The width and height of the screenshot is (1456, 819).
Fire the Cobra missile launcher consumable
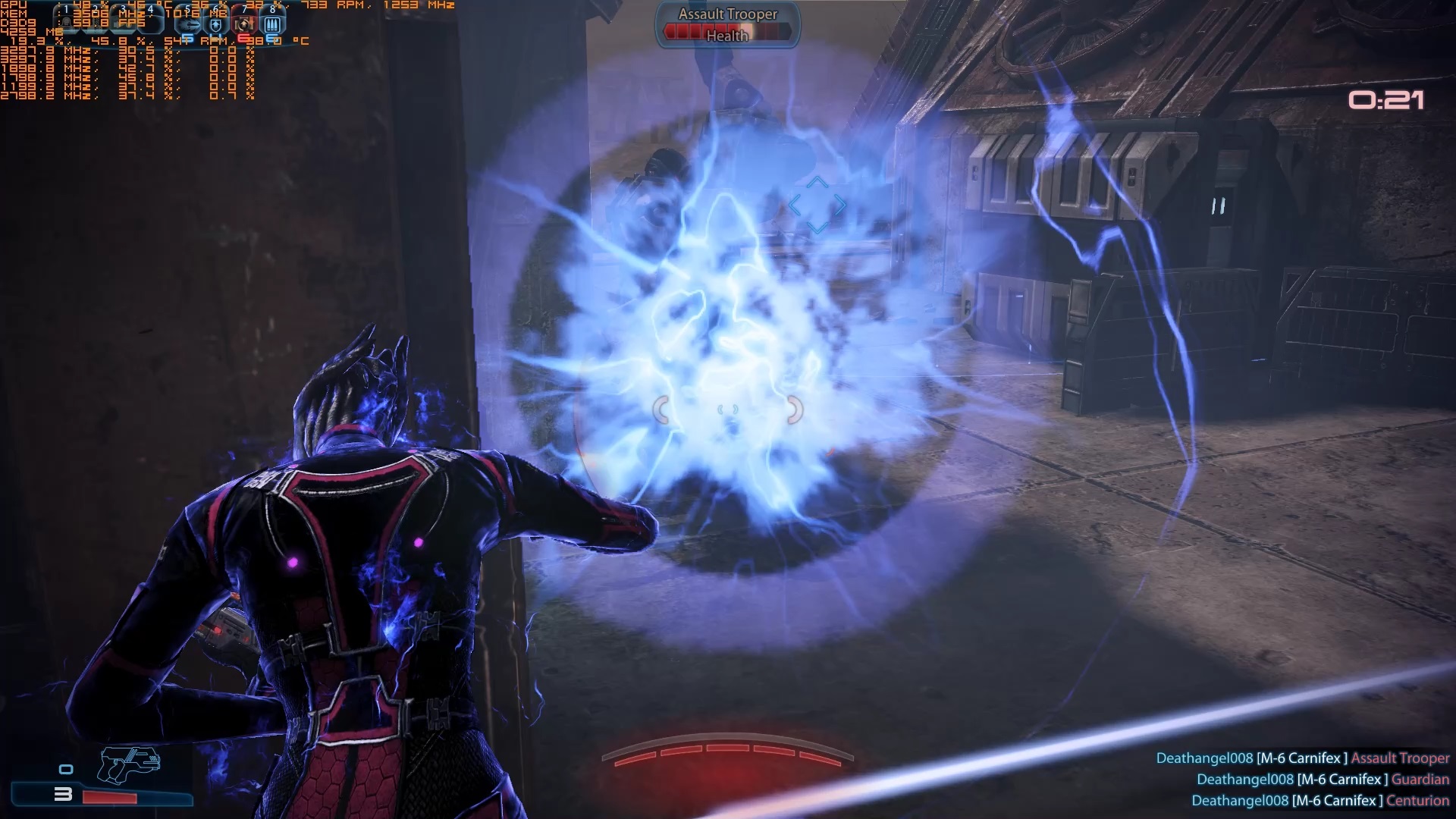(x=189, y=24)
